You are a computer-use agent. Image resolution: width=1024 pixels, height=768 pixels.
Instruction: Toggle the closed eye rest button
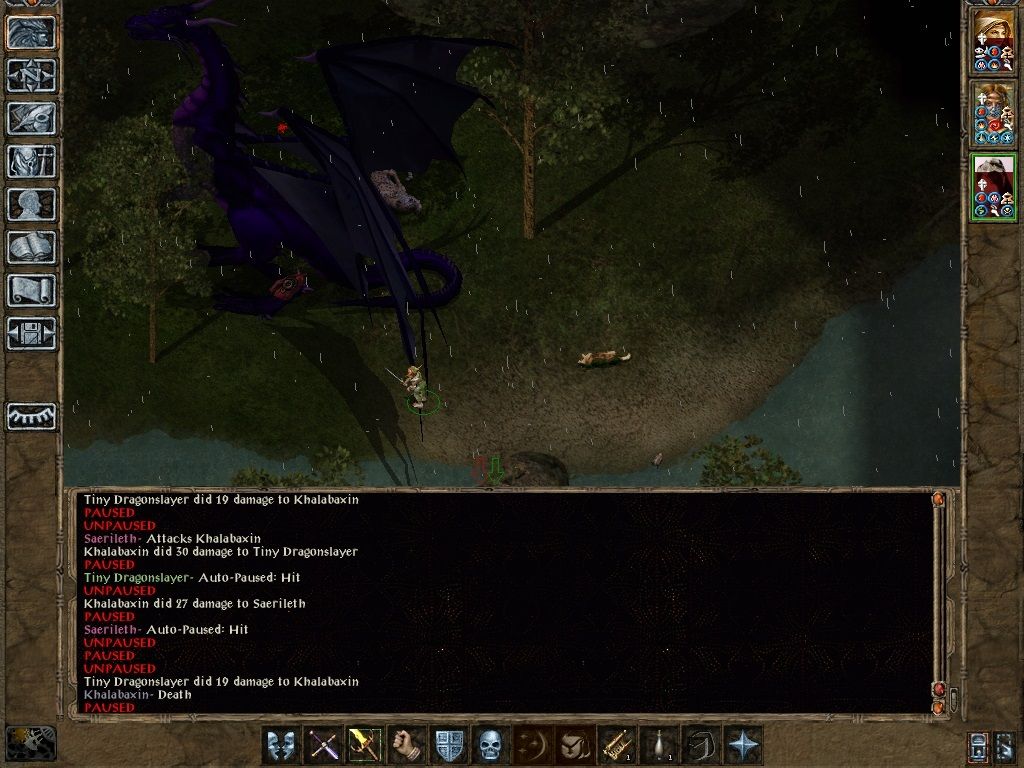pos(31,416)
